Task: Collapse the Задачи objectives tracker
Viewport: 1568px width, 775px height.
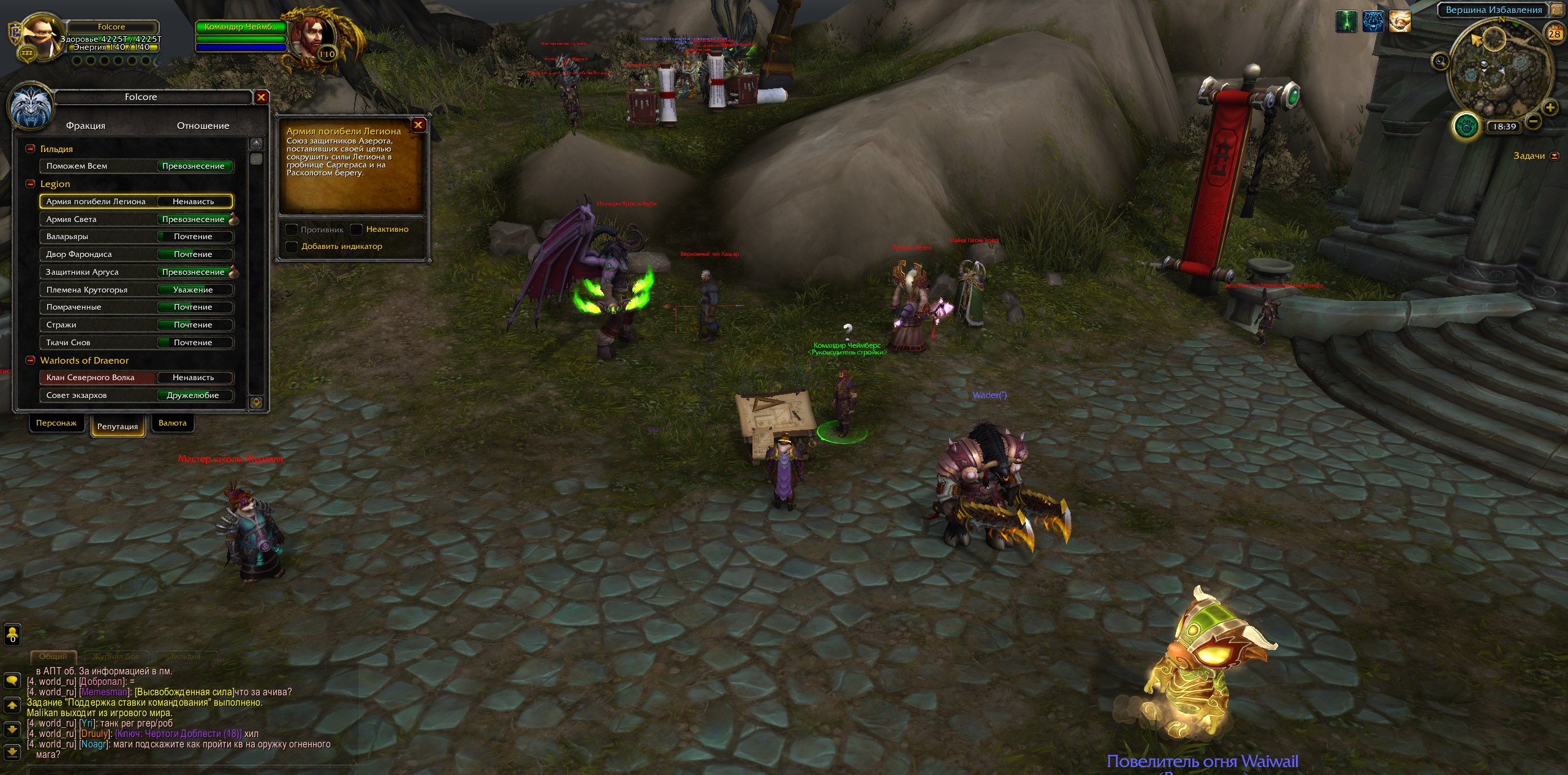Action: click(1554, 156)
